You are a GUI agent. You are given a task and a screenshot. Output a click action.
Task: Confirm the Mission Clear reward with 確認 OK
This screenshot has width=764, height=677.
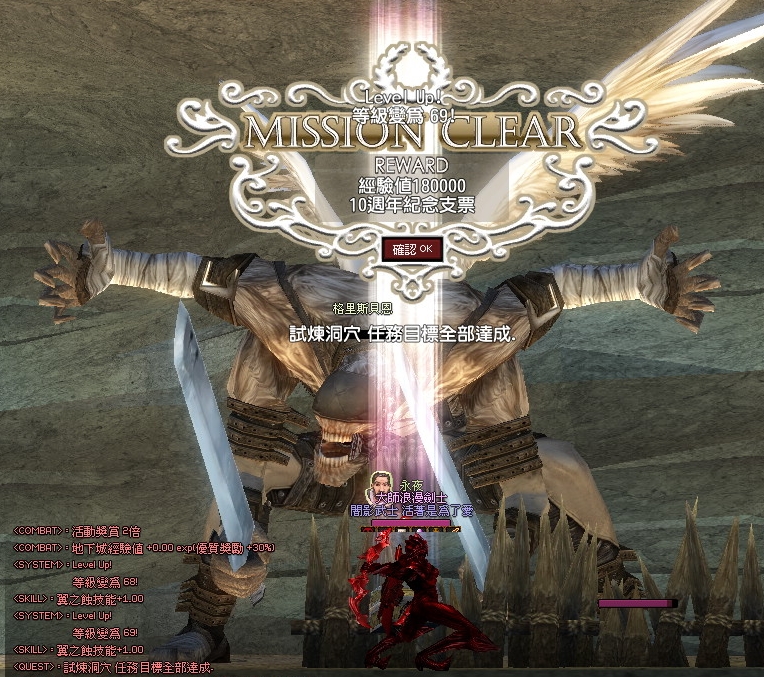coord(411,248)
